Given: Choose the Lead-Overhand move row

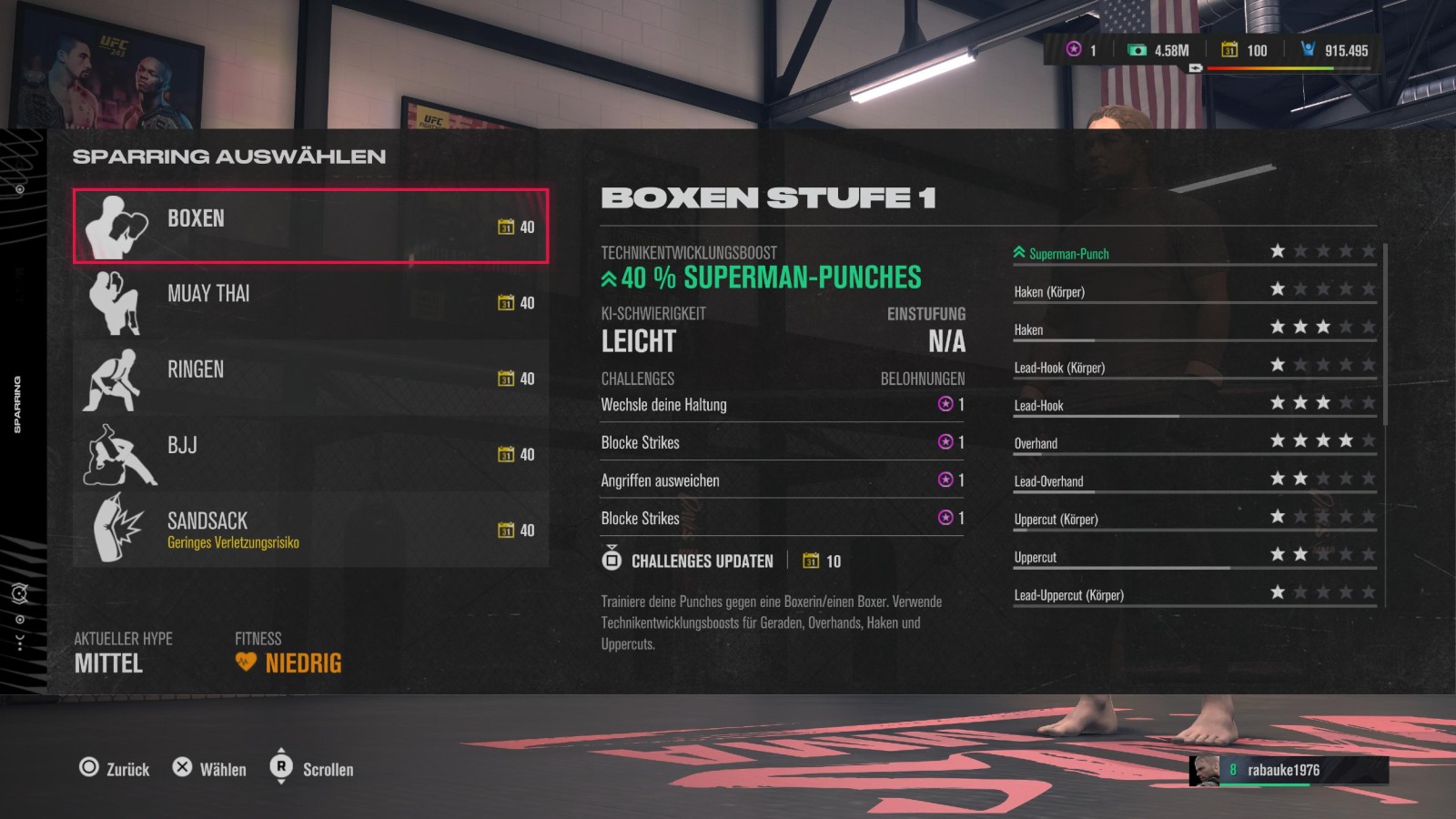Looking at the screenshot, I should pyautogui.click(x=1194, y=481).
